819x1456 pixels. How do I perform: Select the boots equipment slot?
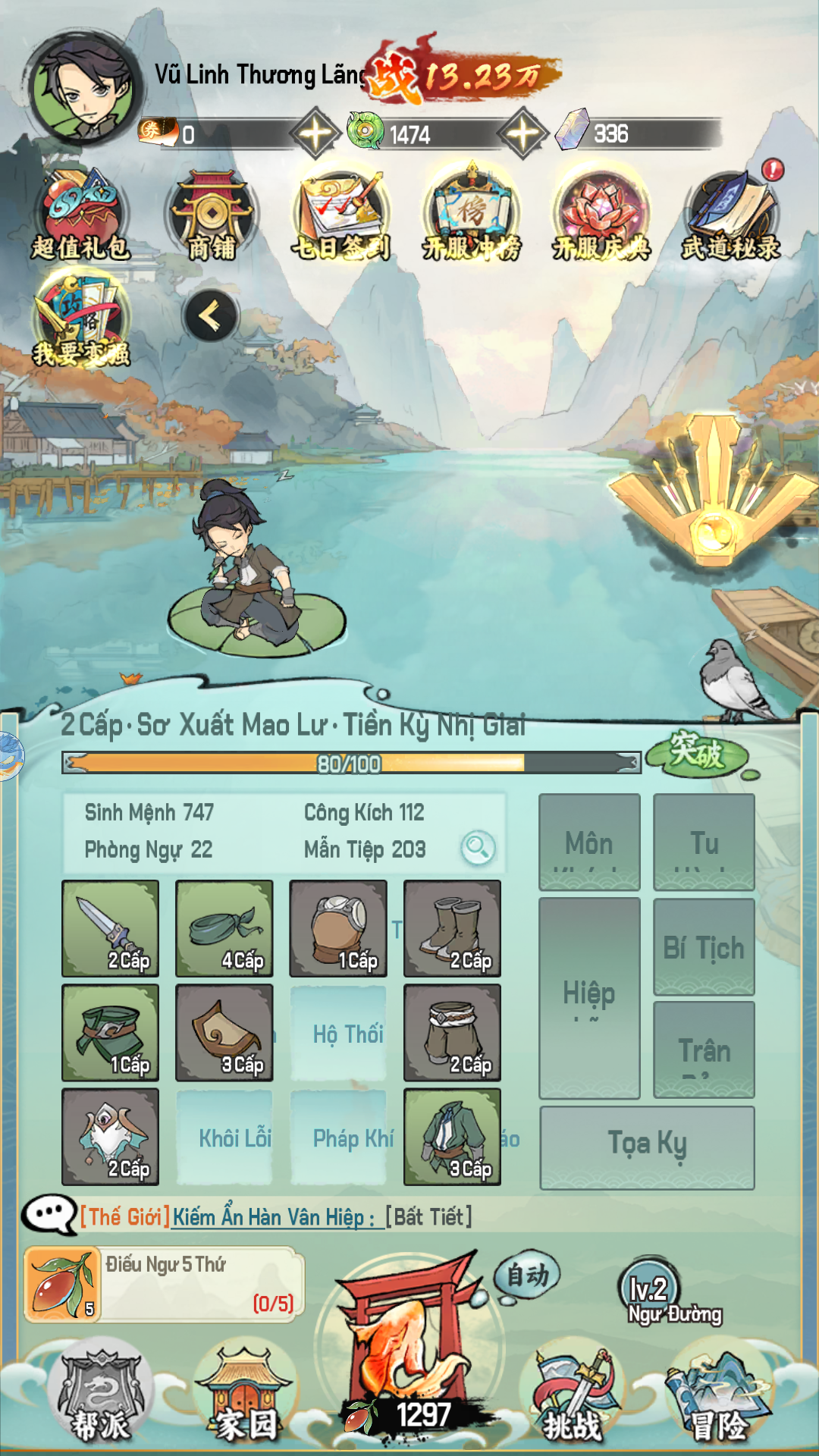click(x=452, y=928)
